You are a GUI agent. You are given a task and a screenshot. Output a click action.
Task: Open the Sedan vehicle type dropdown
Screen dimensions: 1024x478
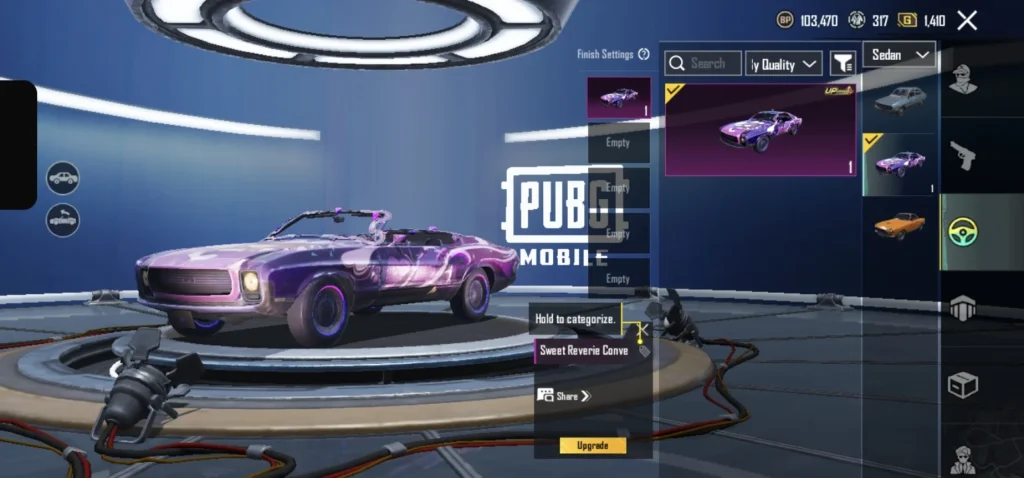click(899, 54)
